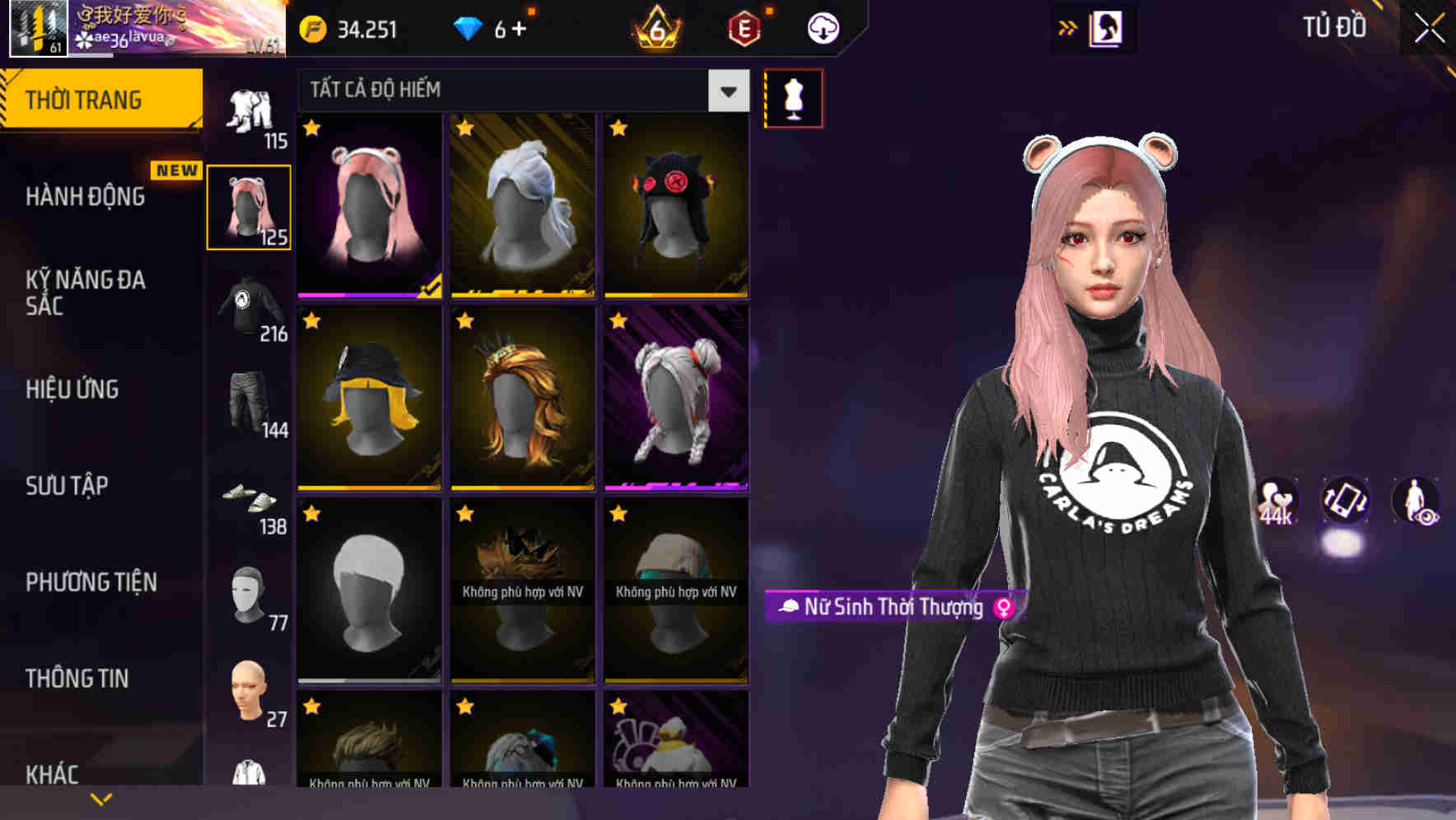The height and width of the screenshot is (820, 1456).
Task: Switch to the HÀNH ĐỘNG tab
Action: click(86, 196)
